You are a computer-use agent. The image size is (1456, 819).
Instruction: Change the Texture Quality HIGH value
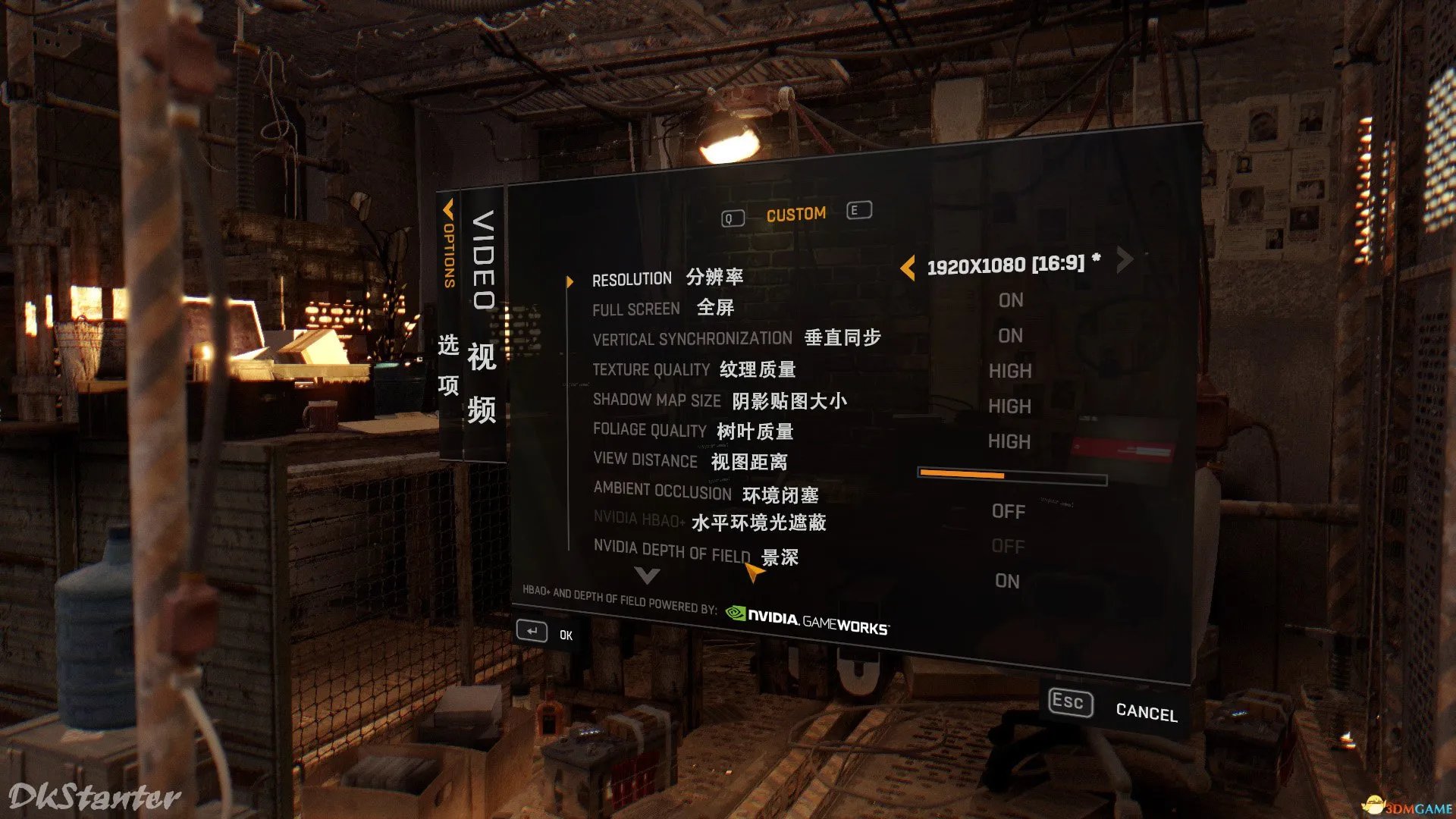click(1010, 371)
